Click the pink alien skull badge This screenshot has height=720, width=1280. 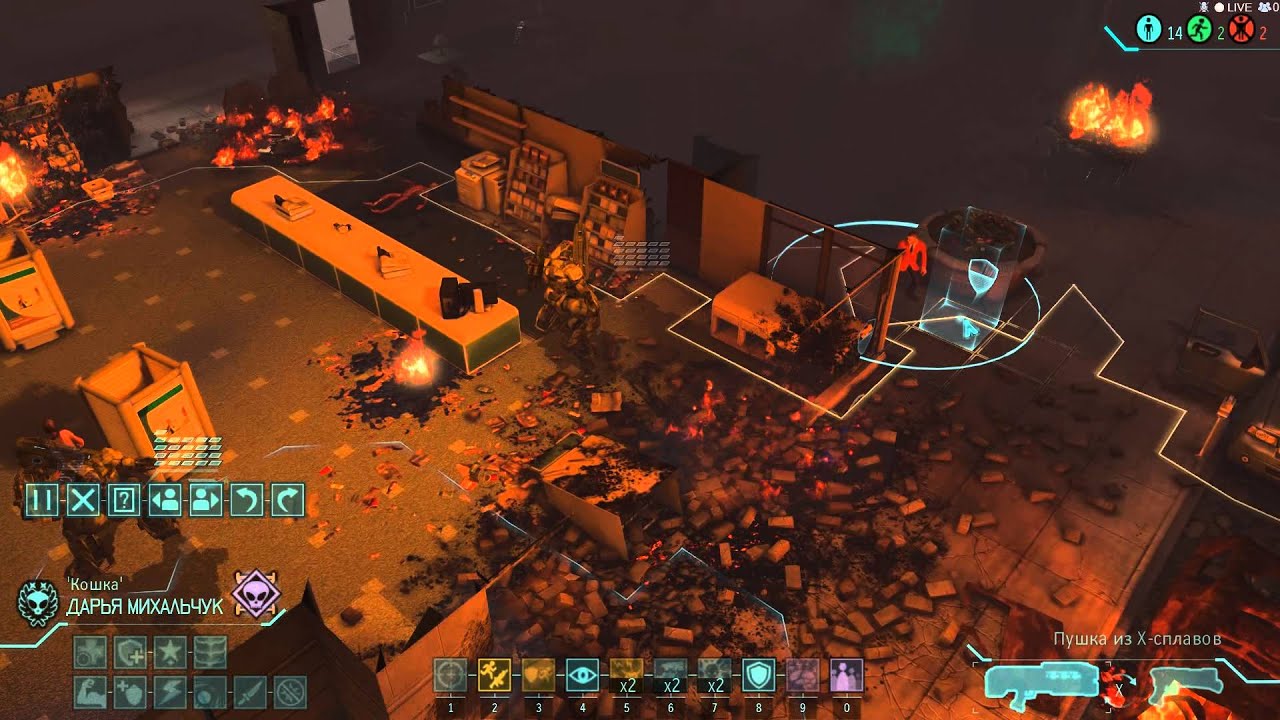click(256, 593)
